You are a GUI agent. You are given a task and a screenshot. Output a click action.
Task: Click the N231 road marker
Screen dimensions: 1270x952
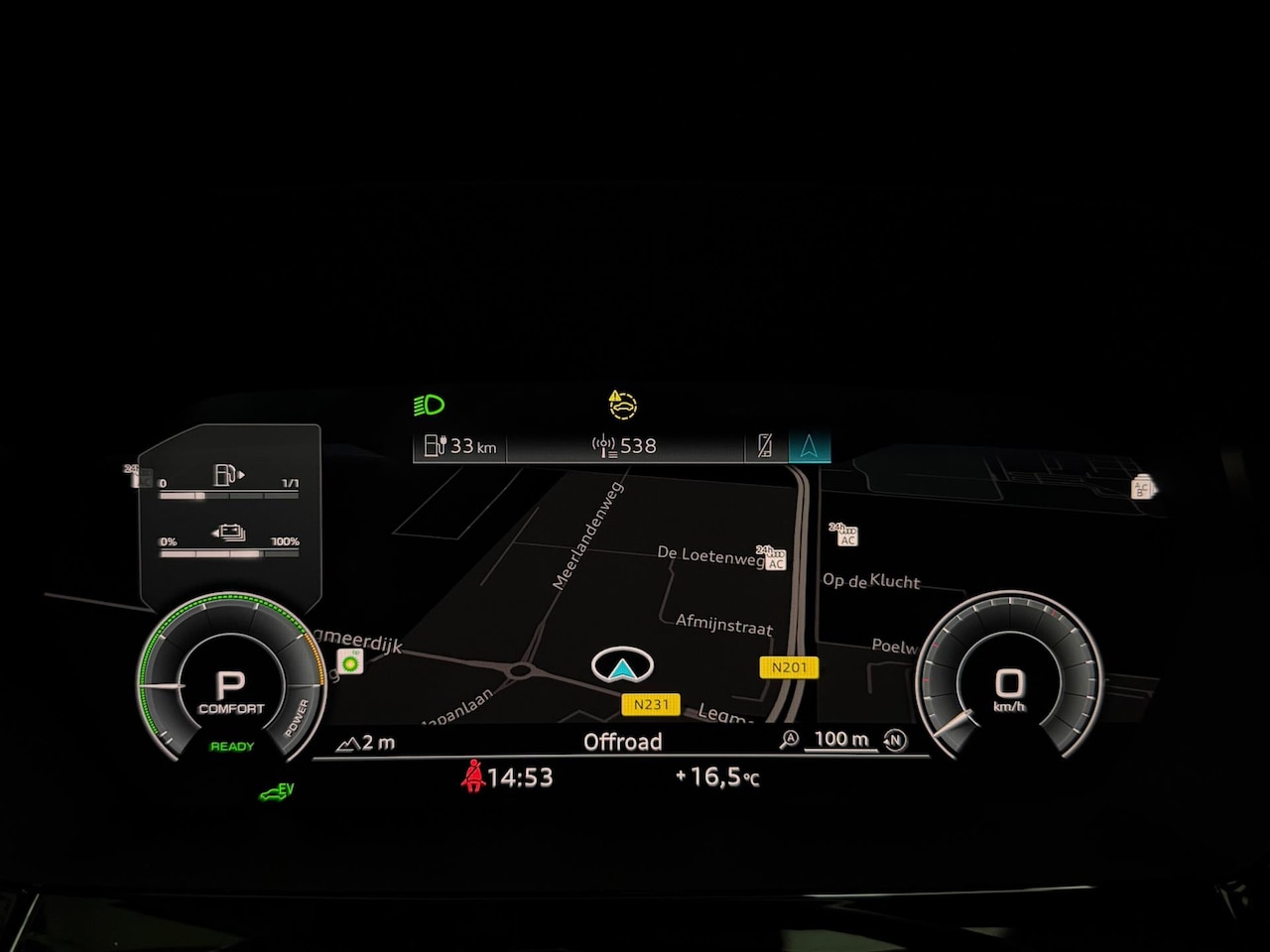pos(651,704)
